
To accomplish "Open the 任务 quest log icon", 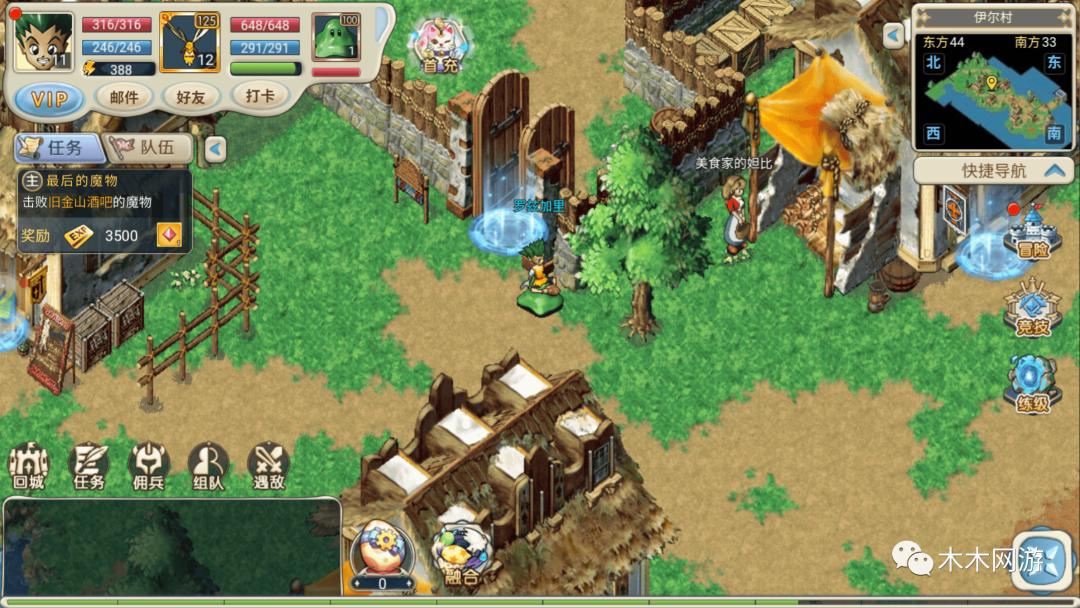I will [88, 465].
